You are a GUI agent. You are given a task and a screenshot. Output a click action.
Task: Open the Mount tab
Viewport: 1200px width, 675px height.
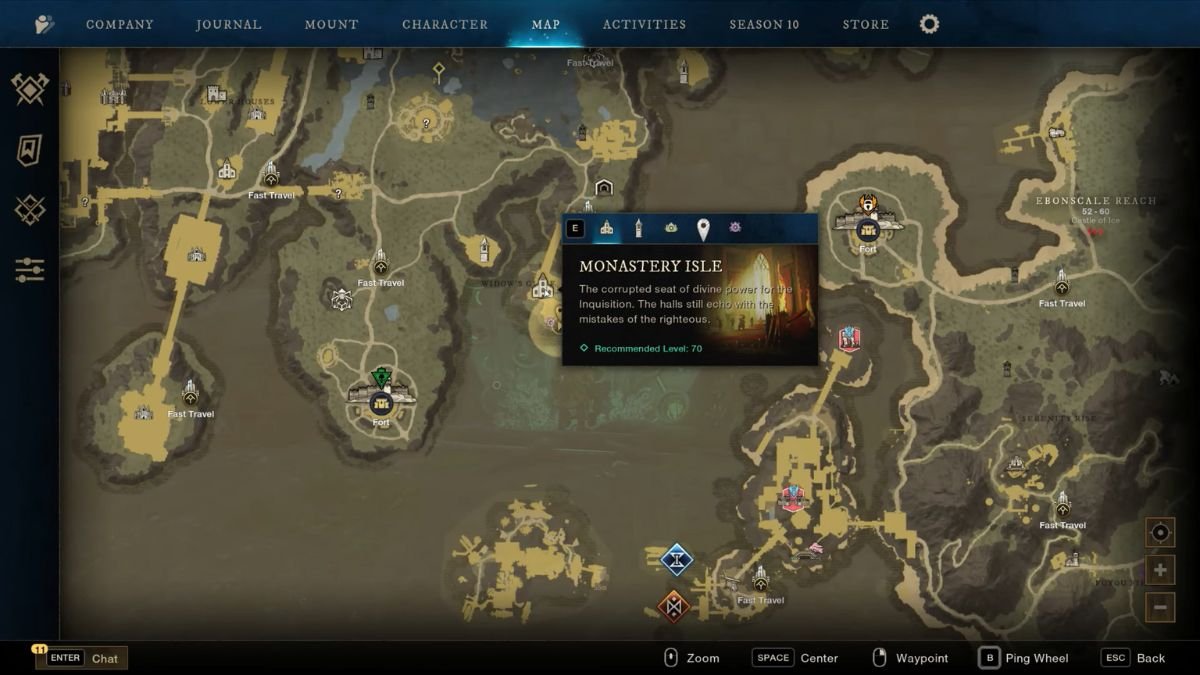[331, 24]
